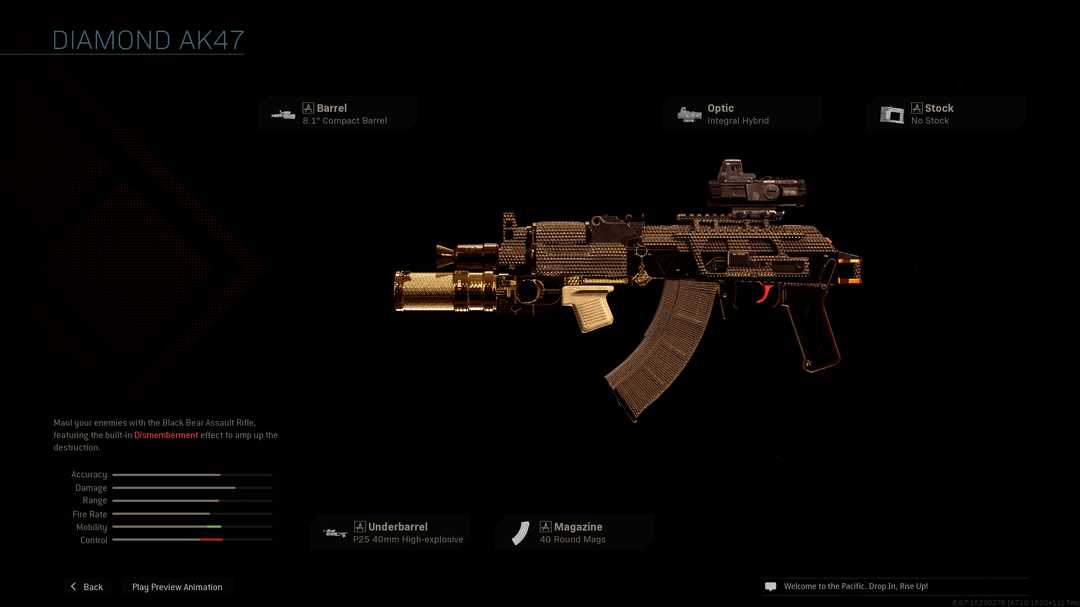Go Back to the previous screen

tap(86, 587)
